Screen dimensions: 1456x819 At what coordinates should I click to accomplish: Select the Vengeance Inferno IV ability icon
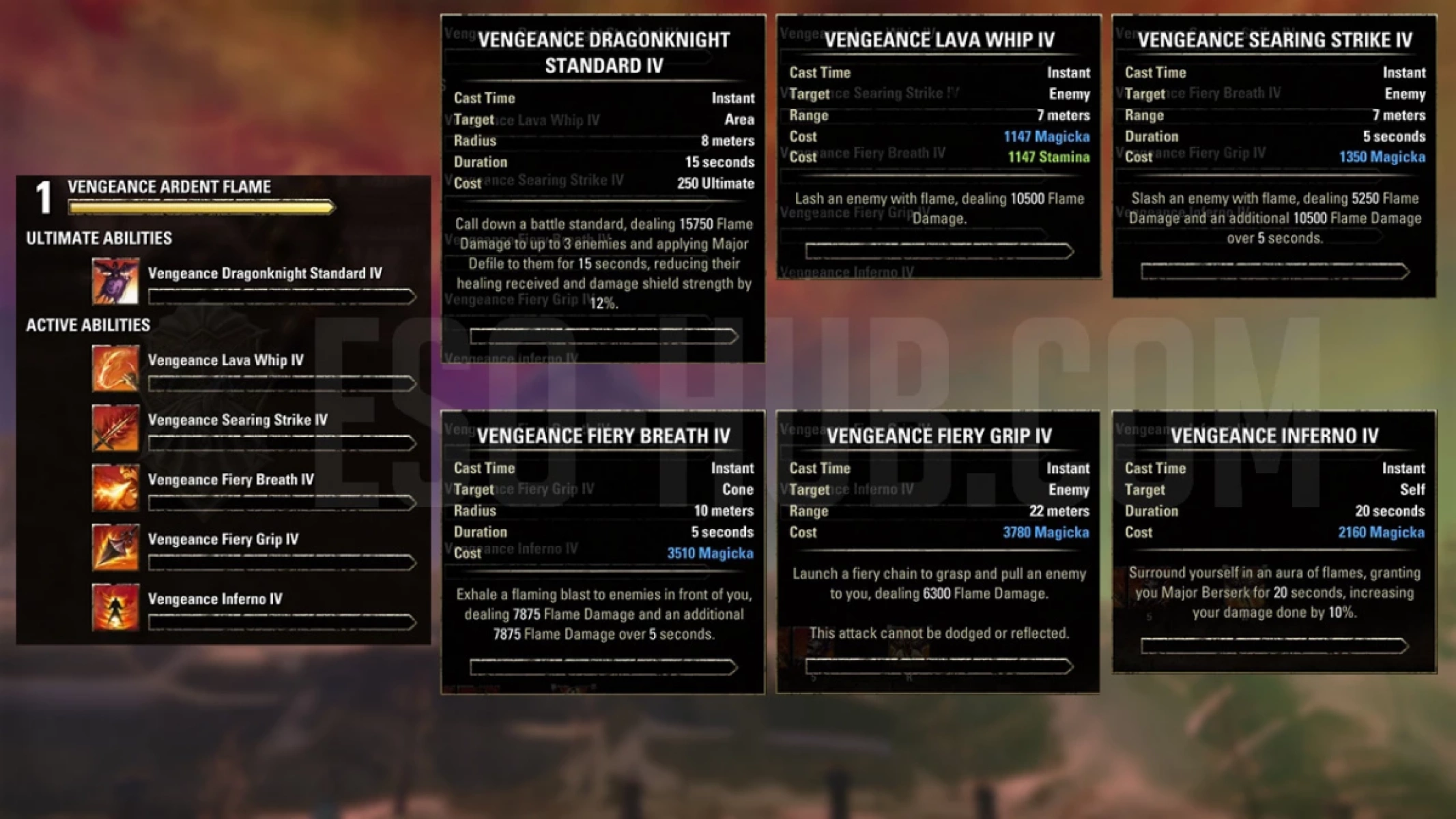pos(115,606)
